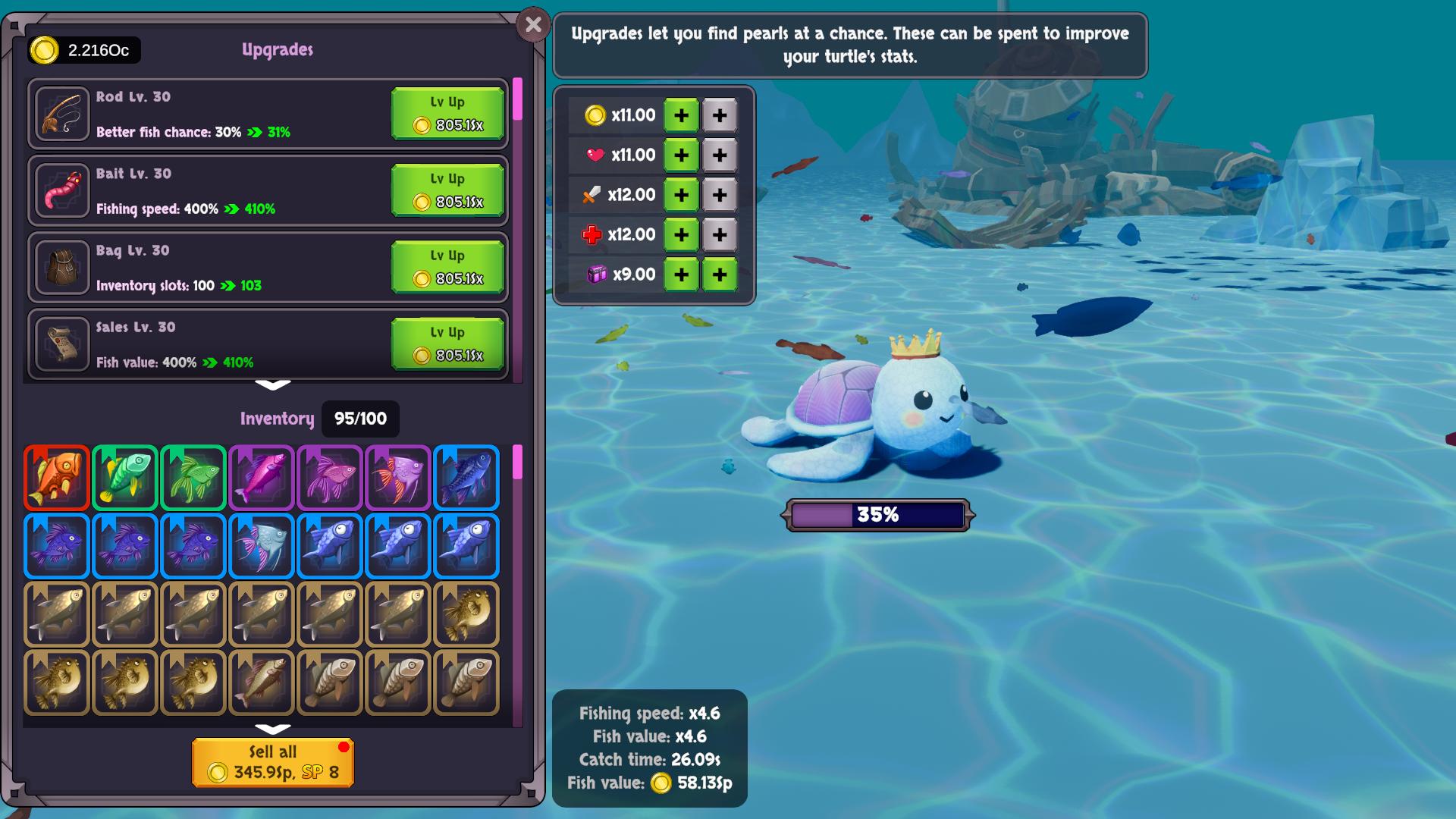Image resolution: width=1456 pixels, height=819 pixels.
Task: Click the Sales receipt icon
Action: coord(62,344)
